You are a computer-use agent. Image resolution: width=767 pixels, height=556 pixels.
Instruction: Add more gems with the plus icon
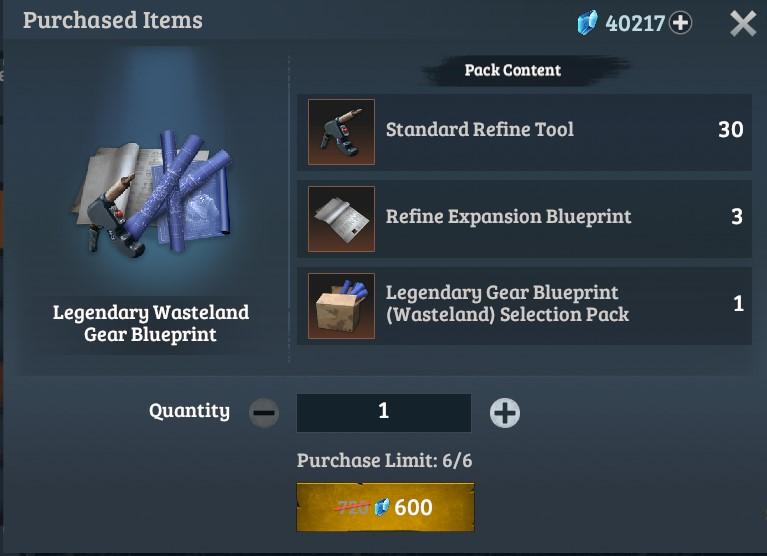point(681,23)
